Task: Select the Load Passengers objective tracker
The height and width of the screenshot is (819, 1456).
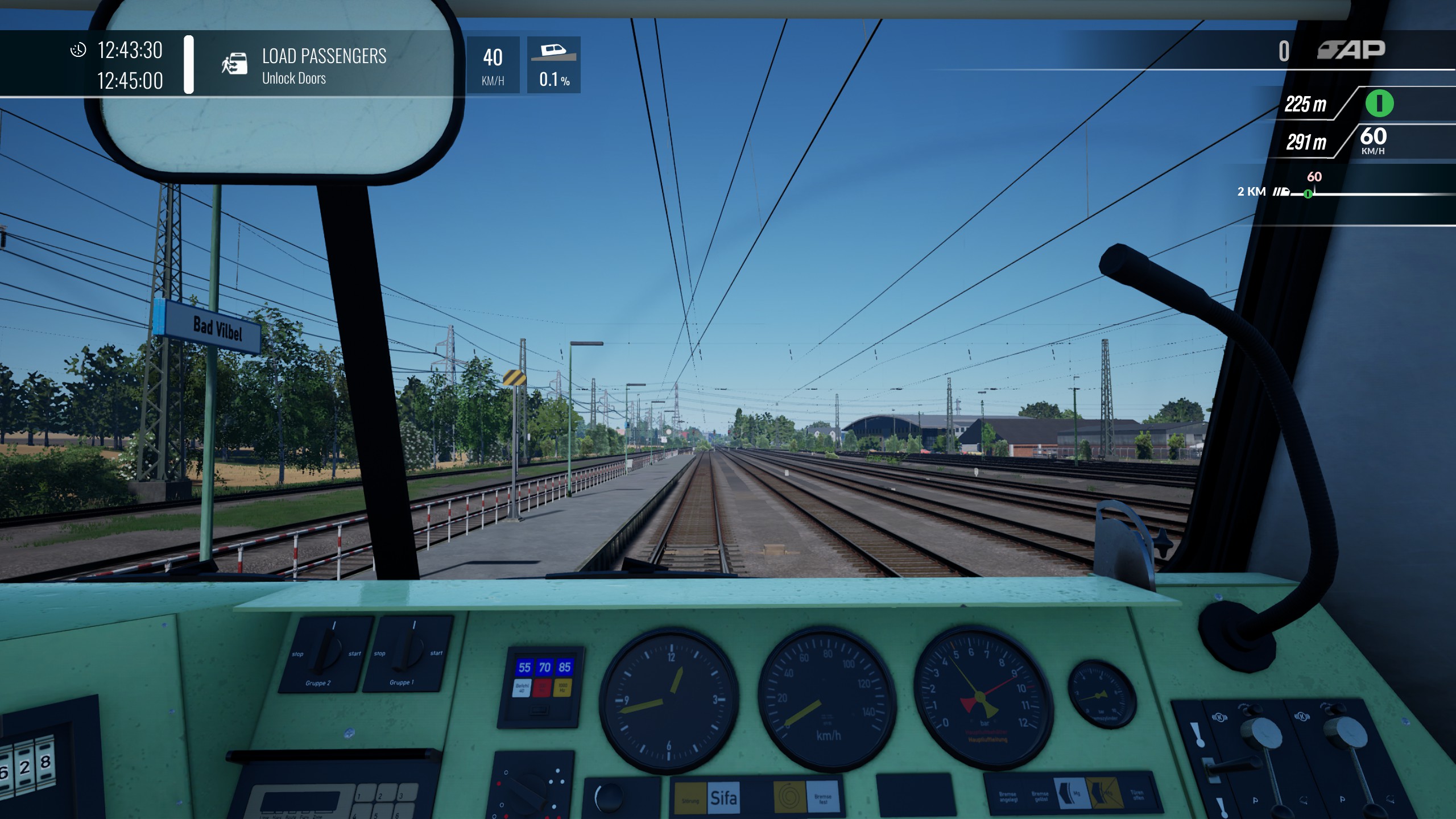Action: pos(324,65)
